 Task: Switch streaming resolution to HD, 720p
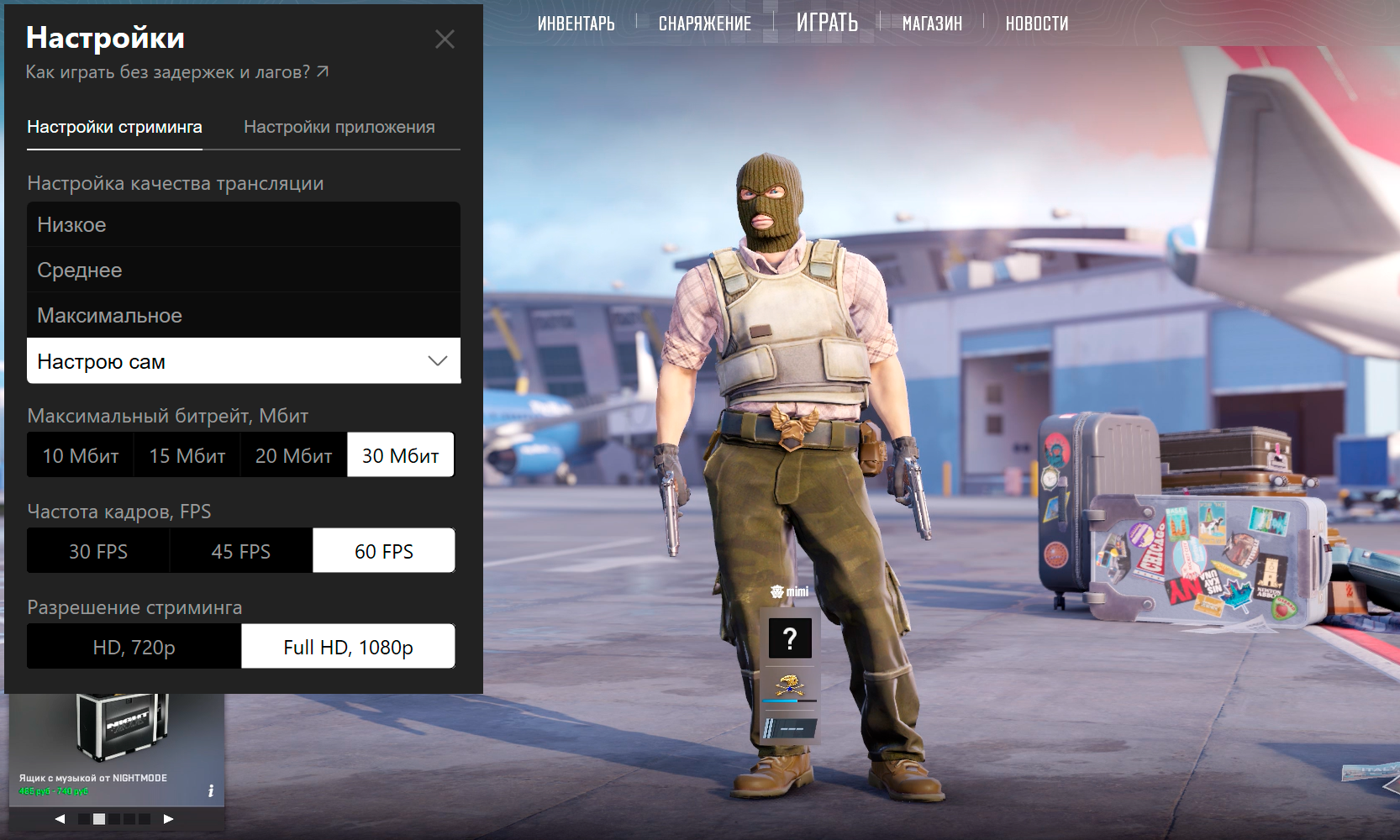point(134,647)
